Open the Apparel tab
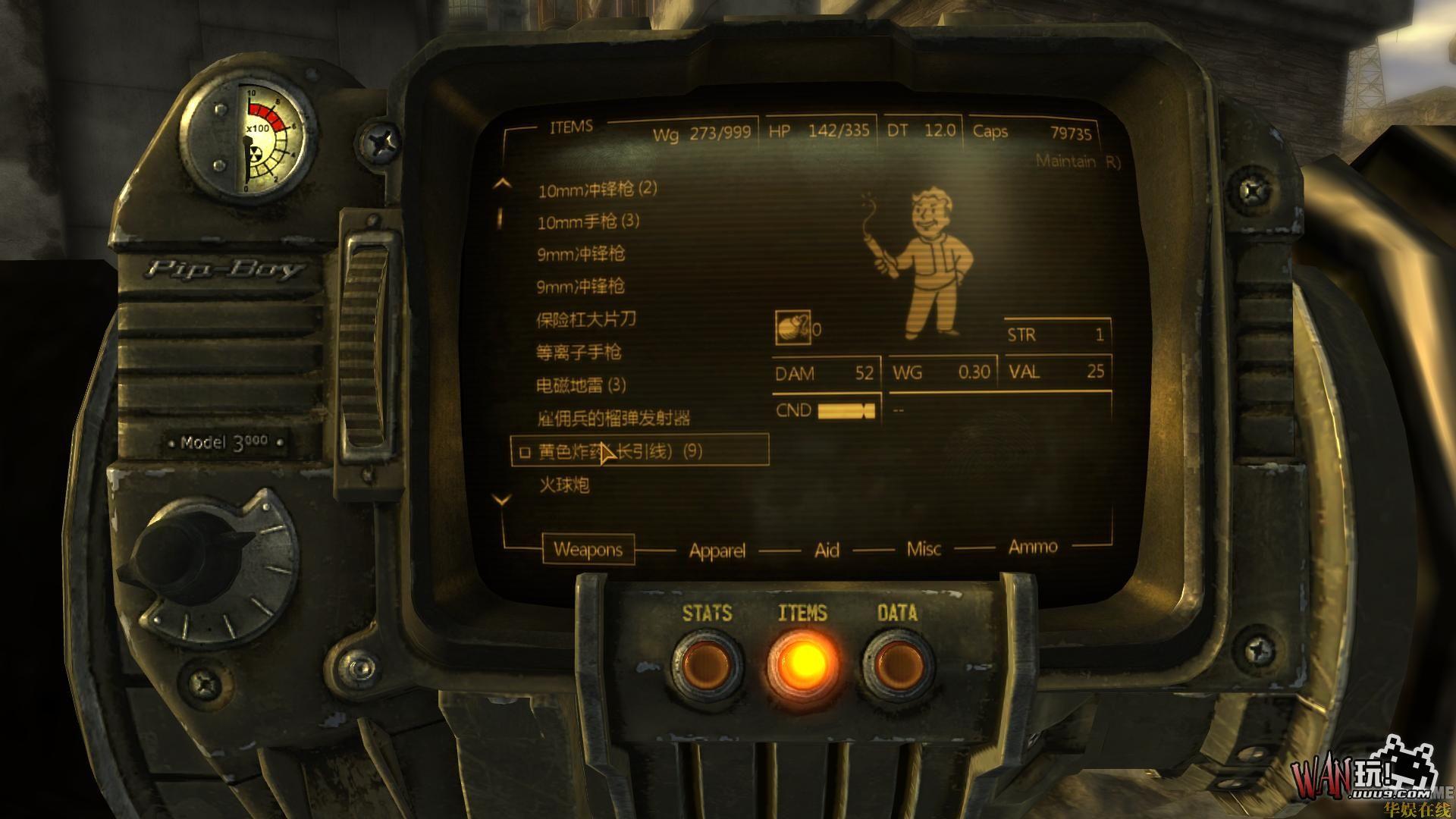This screenshot has height=819, width=1456. click(x=717, y=551)
